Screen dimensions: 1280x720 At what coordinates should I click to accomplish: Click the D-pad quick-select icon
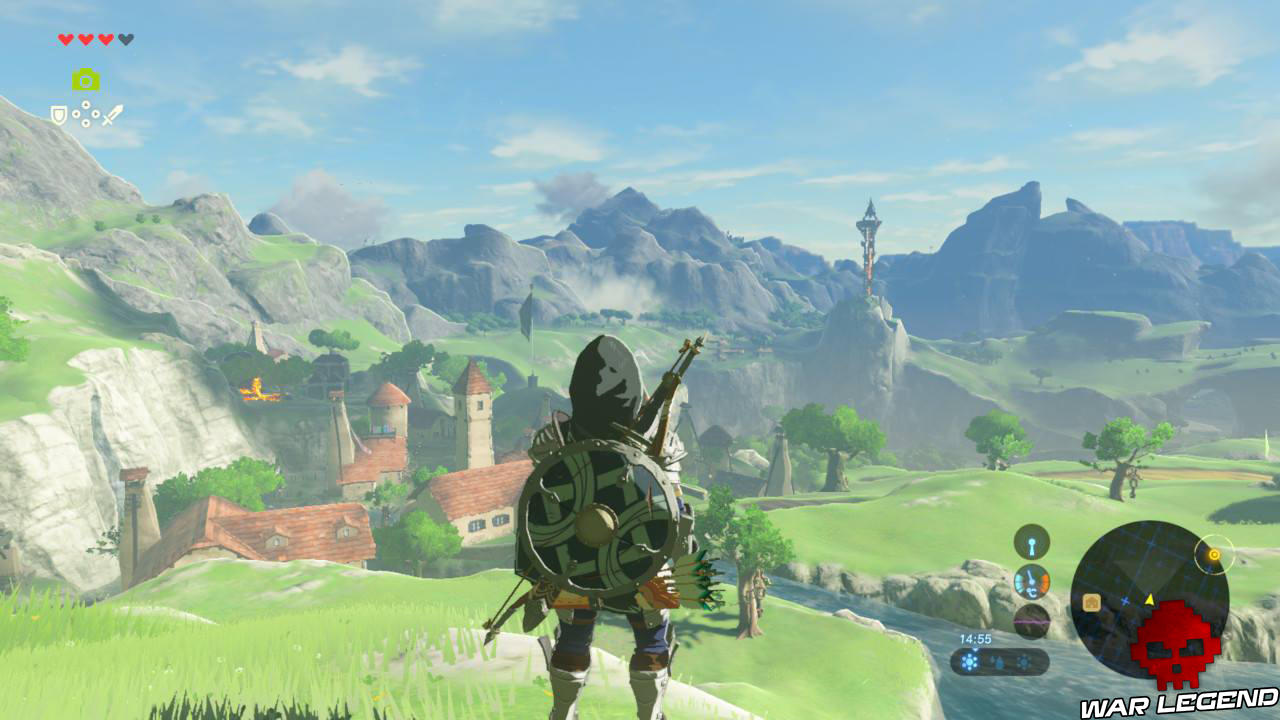[x=86, y=112]
